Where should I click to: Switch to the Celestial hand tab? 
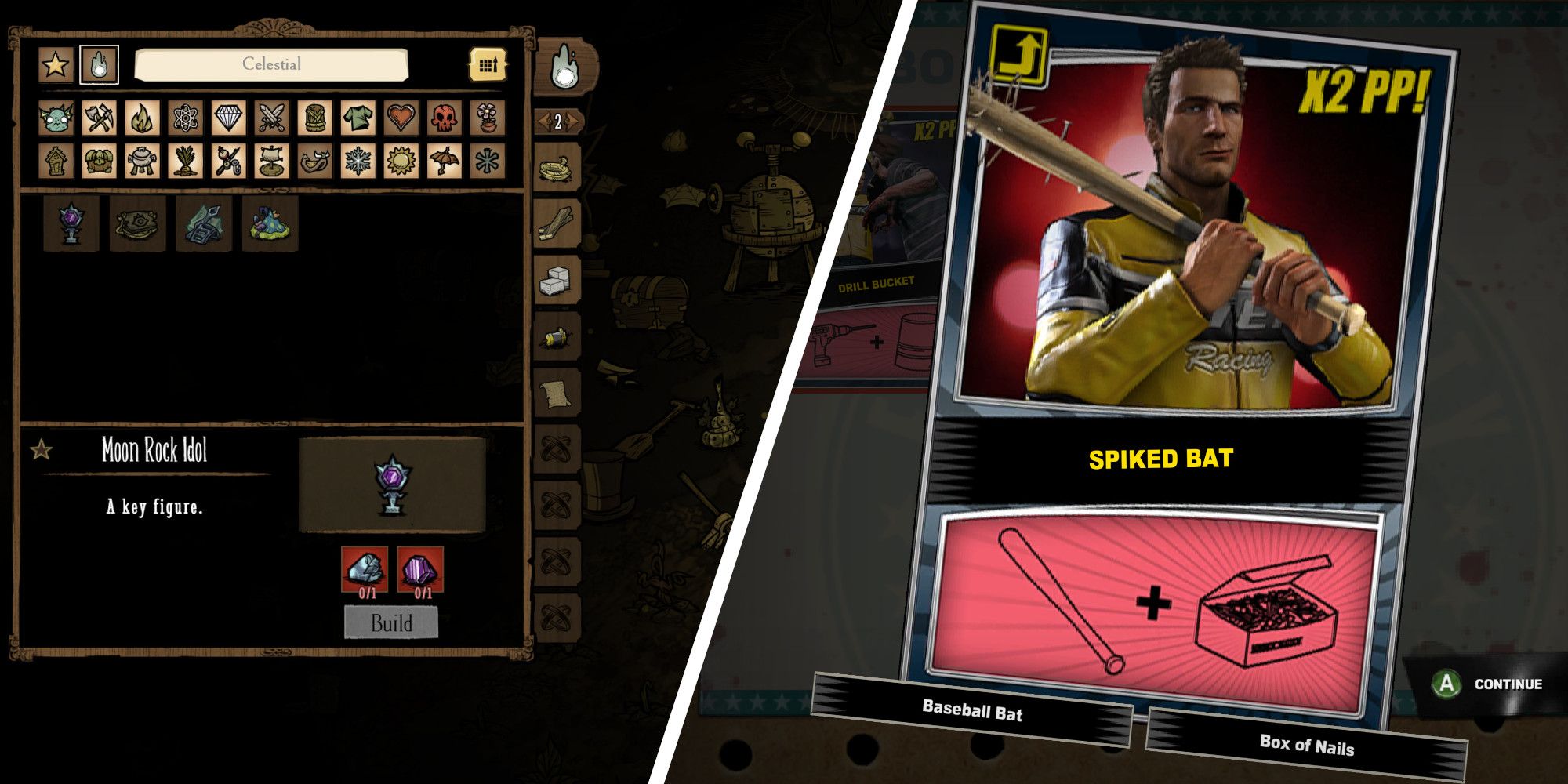[x=99, y=64]
